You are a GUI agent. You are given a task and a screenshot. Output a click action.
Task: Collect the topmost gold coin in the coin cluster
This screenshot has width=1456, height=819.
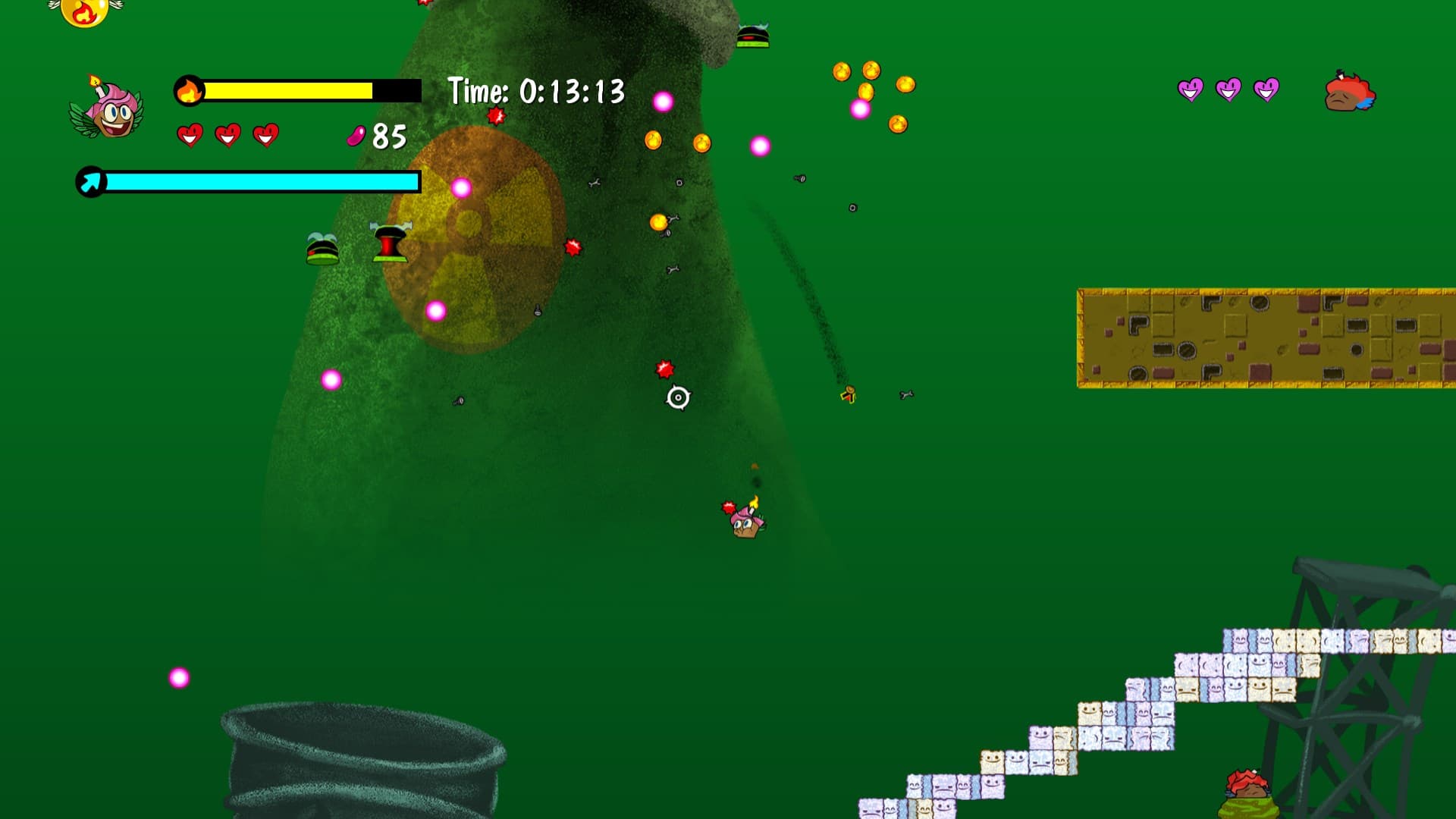pos(872,69)
